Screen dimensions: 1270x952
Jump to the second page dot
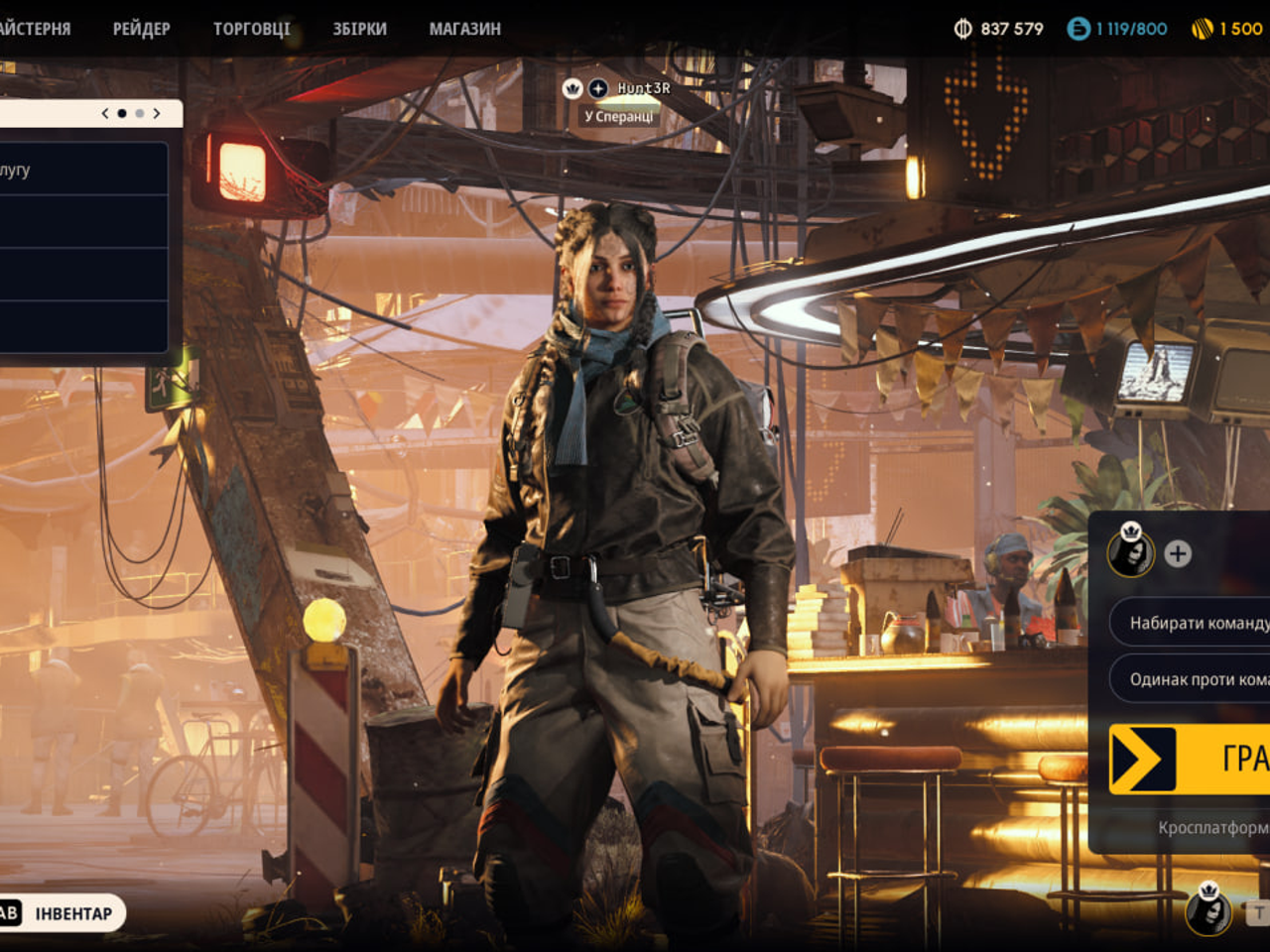(140, 113)
